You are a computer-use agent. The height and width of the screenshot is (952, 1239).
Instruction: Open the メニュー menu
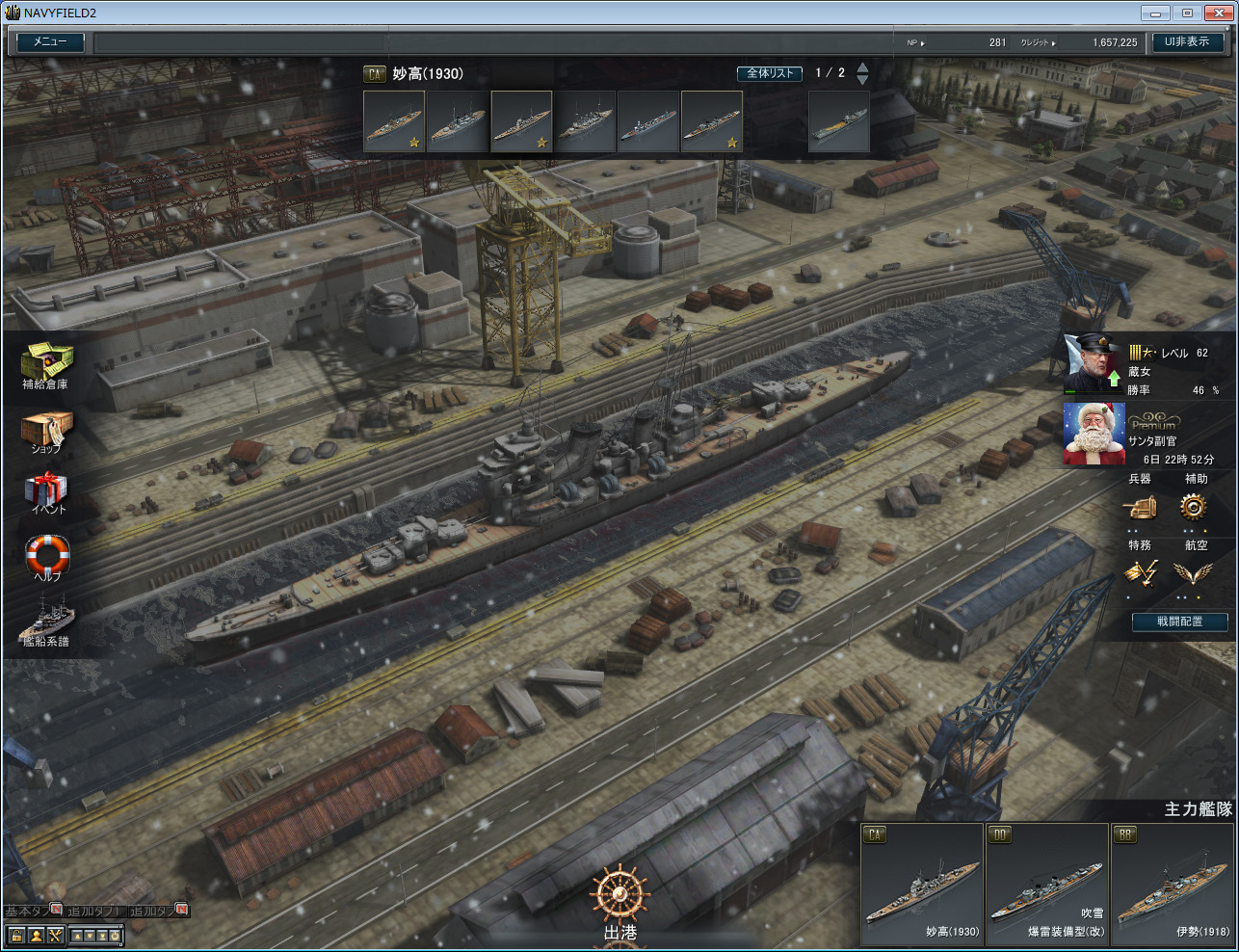click(50, 42)
